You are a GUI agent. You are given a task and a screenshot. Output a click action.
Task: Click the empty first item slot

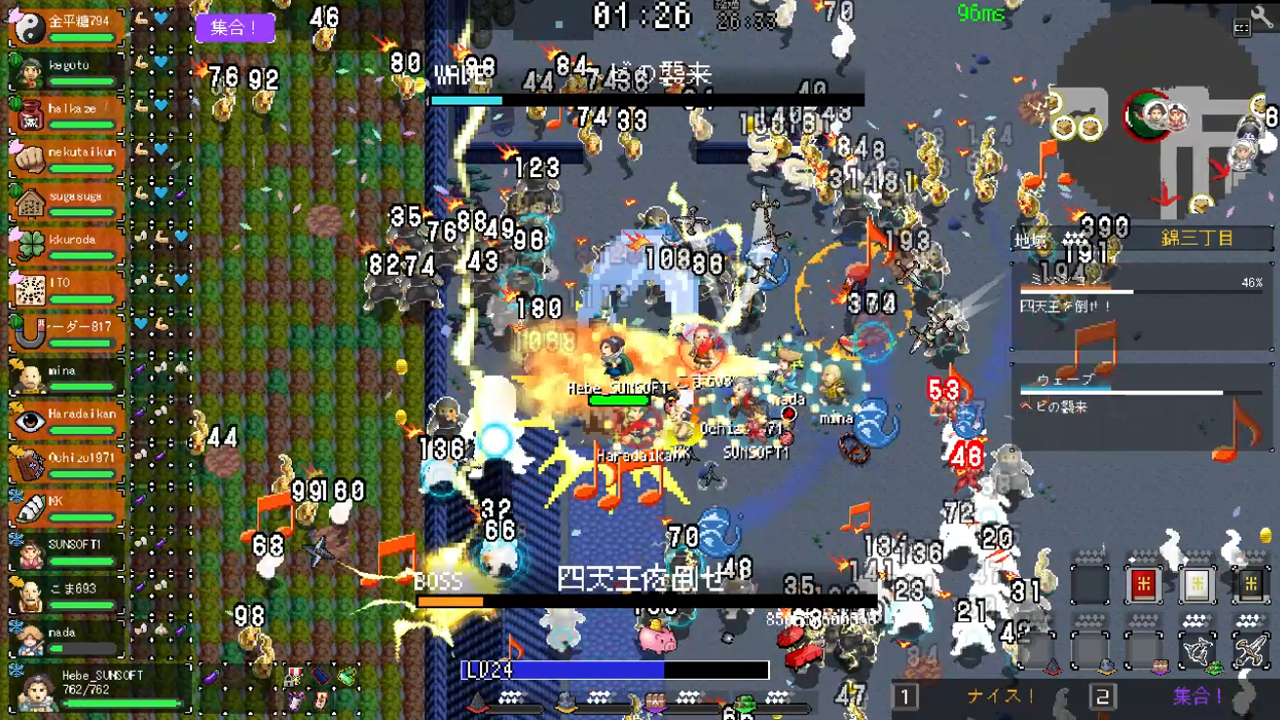1090,583
